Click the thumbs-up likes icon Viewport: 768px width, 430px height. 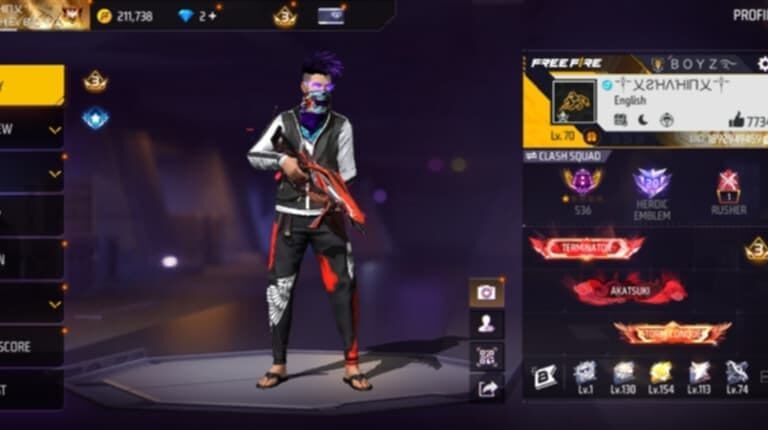point(736,120)
